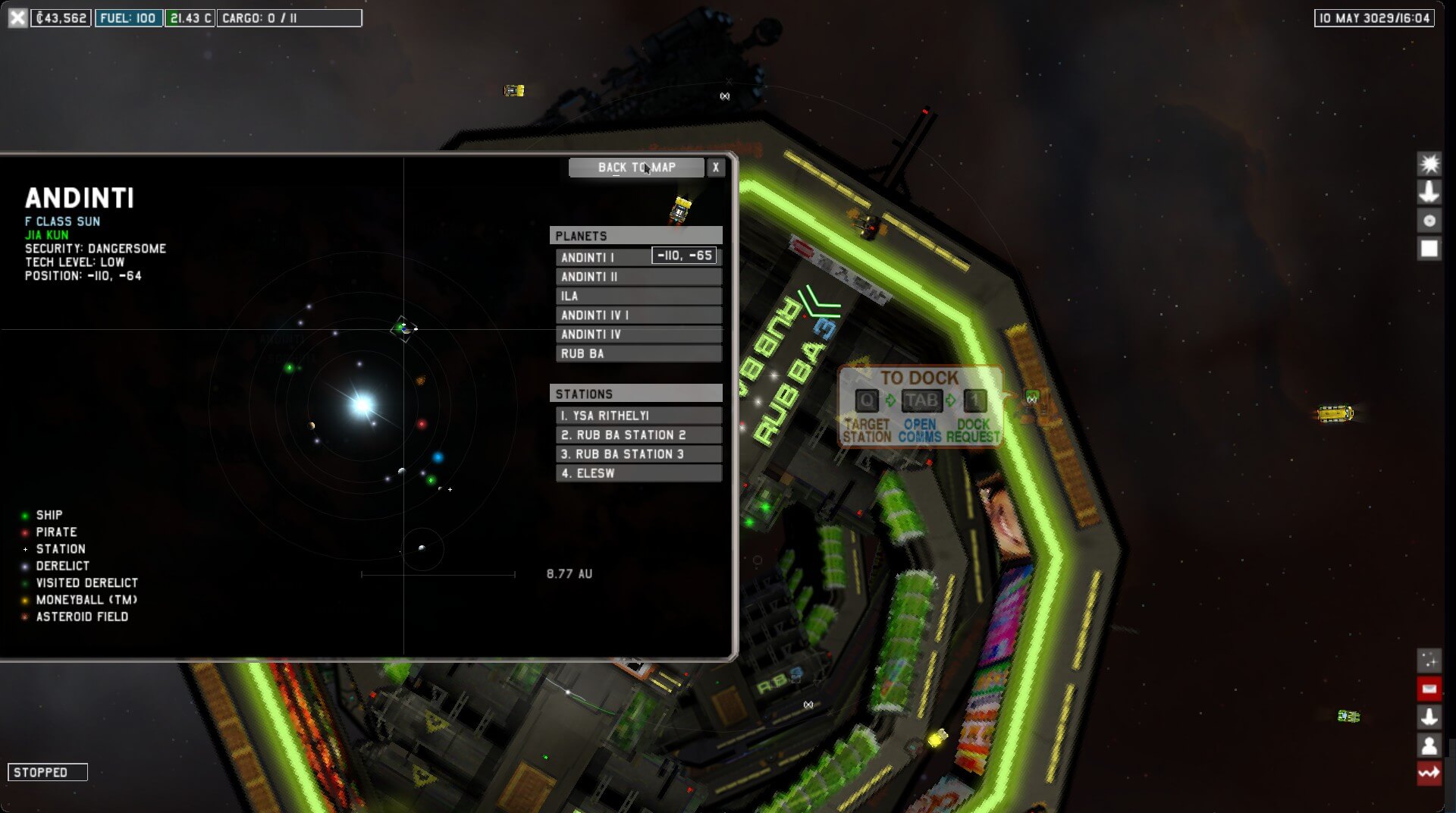Viewport: 1456px width, 813px height.
Task: Click the white square icon
Action: click(1429, 249)
